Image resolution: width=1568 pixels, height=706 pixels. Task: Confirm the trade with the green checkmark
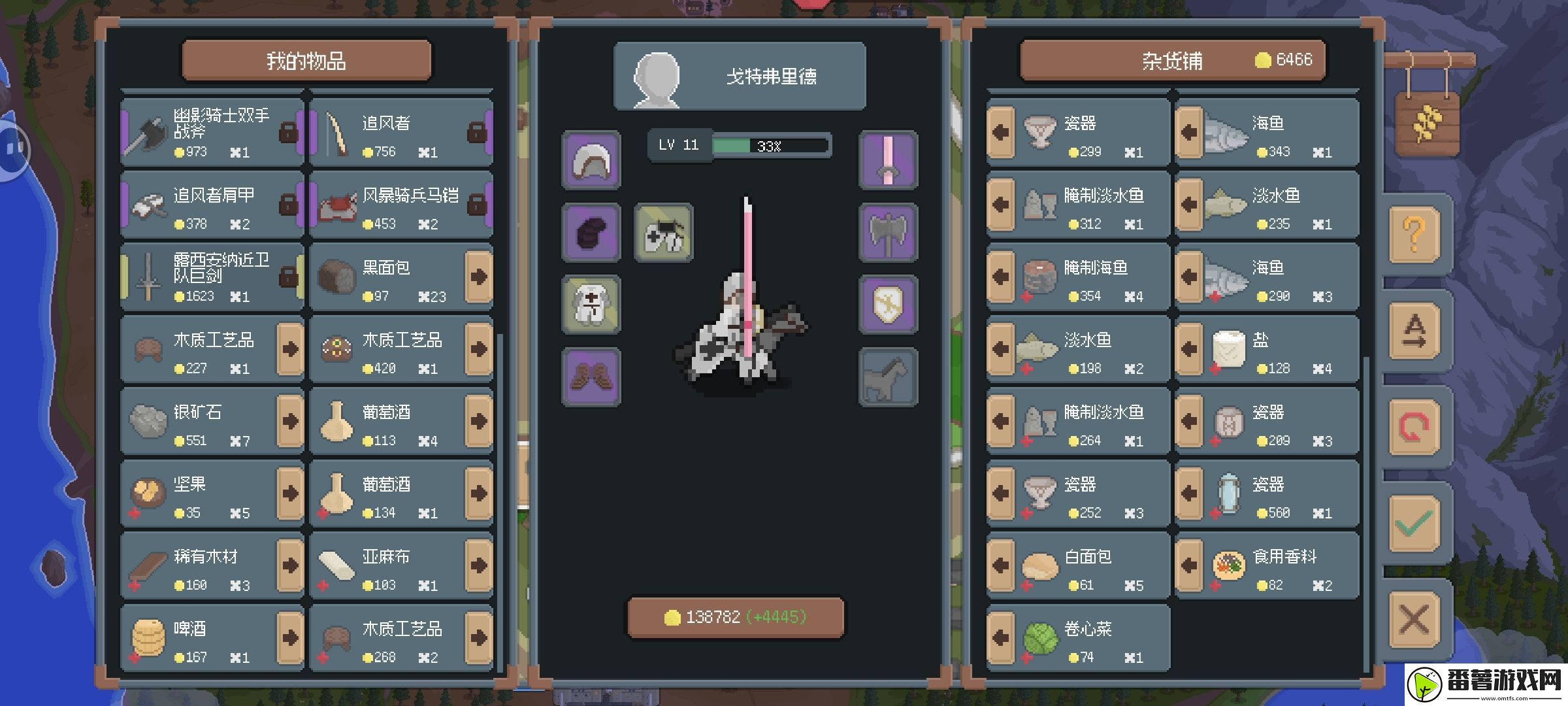[1414, 523]
